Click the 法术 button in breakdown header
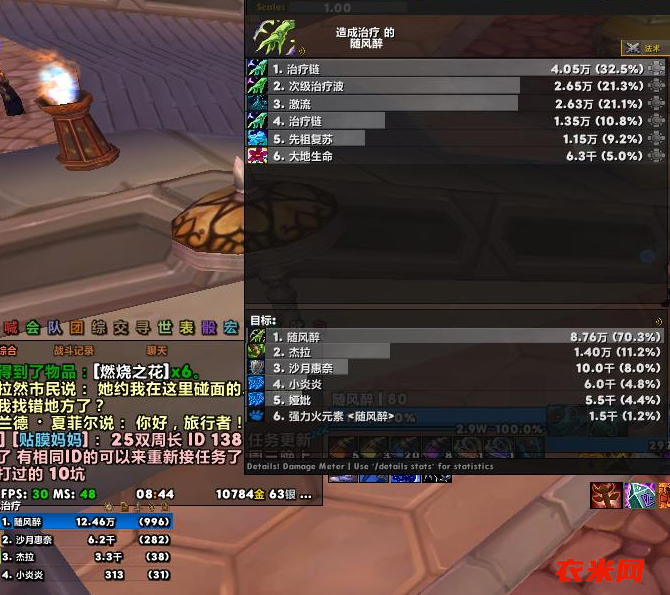The height and width of the screenshot is (595, 670). coord(644,47)
